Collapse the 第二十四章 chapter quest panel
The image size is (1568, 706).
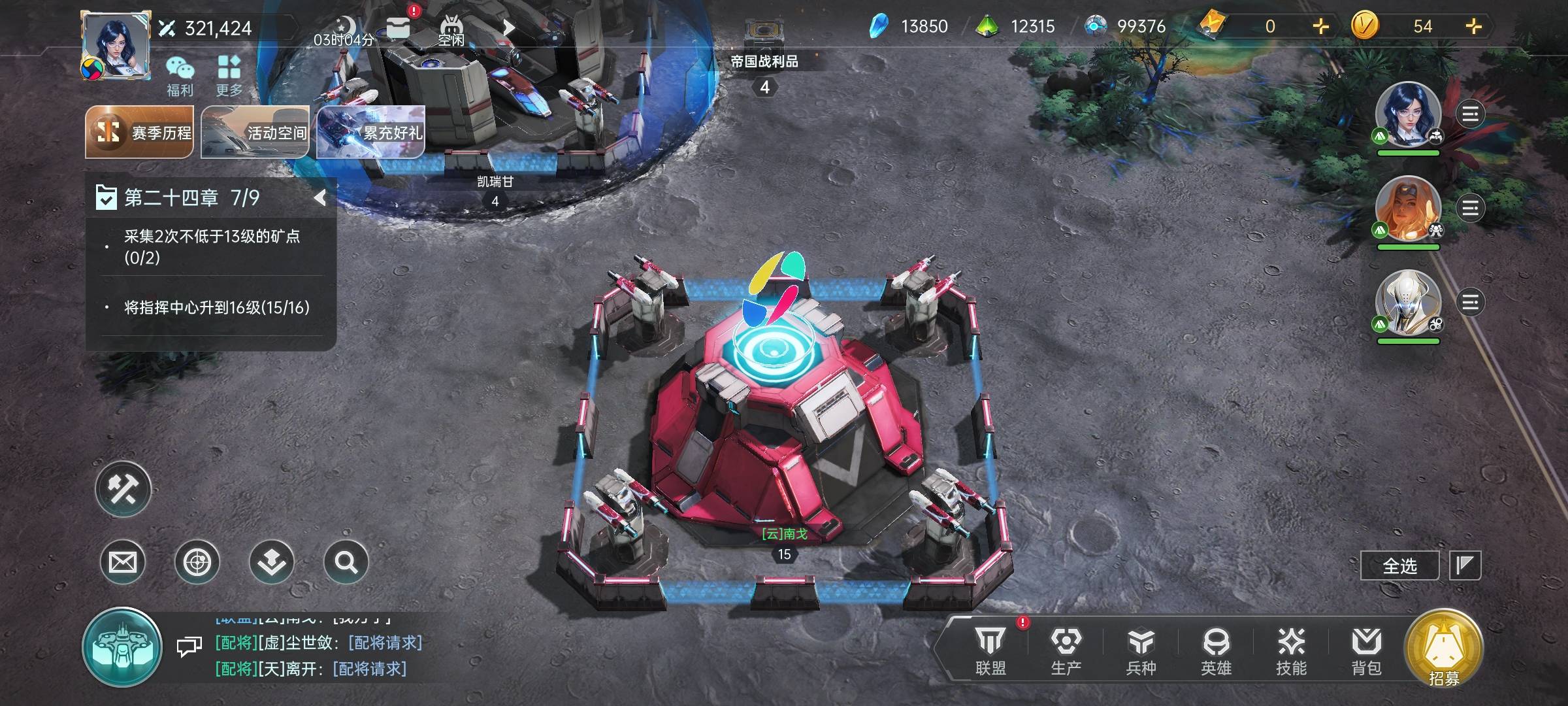[x=319, y=197]
